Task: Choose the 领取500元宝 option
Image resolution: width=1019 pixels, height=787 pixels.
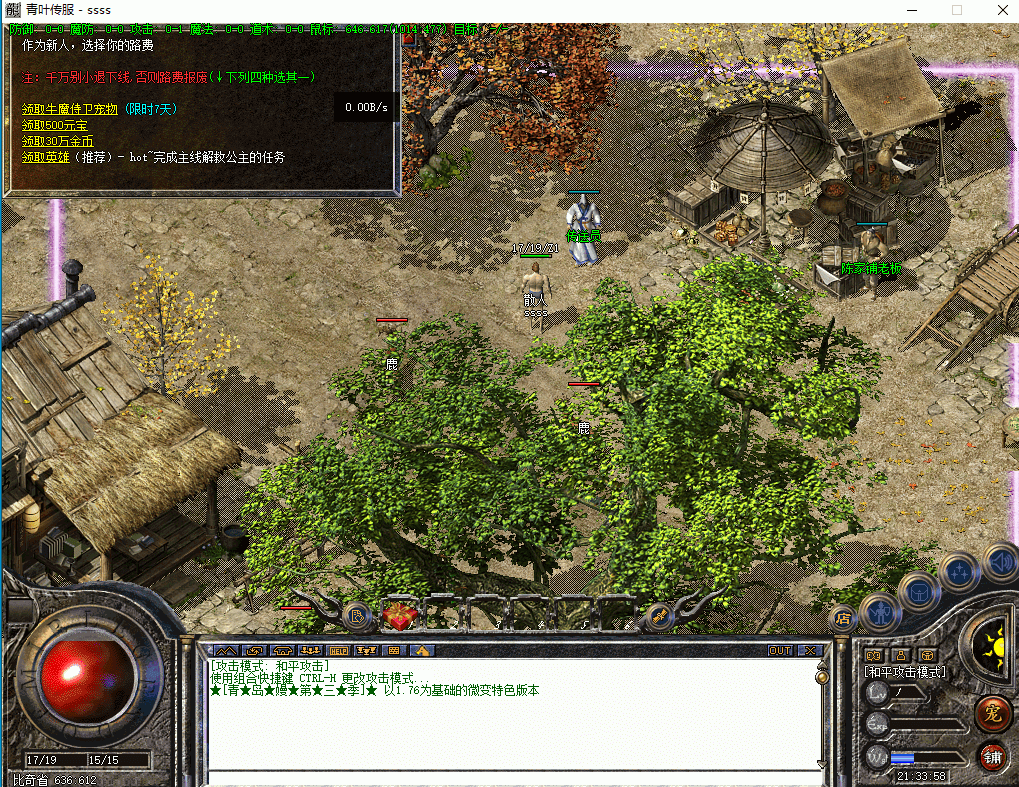Action: (54, 125)
